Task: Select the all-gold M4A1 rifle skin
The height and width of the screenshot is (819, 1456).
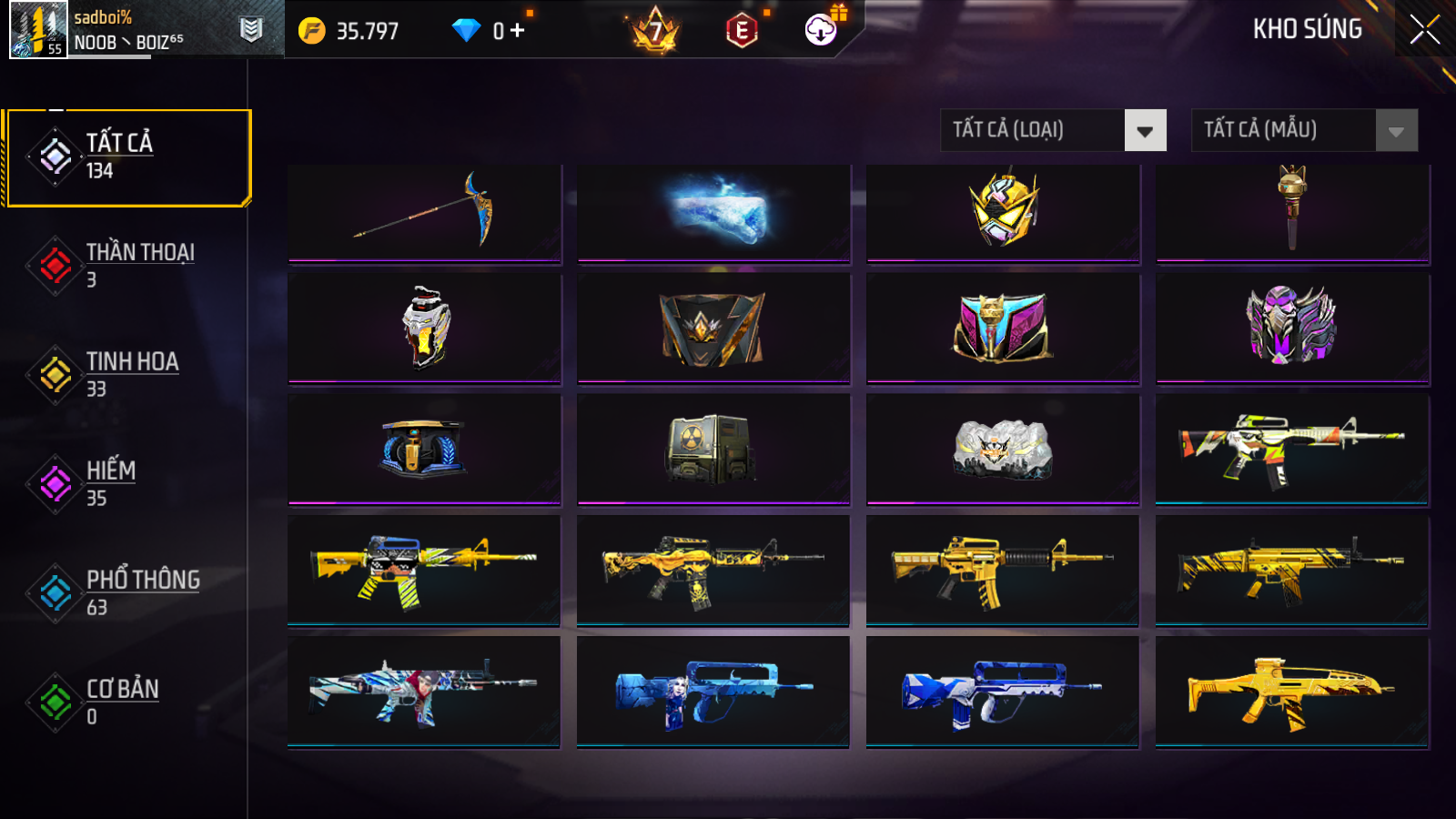Action: [1002, 570]
